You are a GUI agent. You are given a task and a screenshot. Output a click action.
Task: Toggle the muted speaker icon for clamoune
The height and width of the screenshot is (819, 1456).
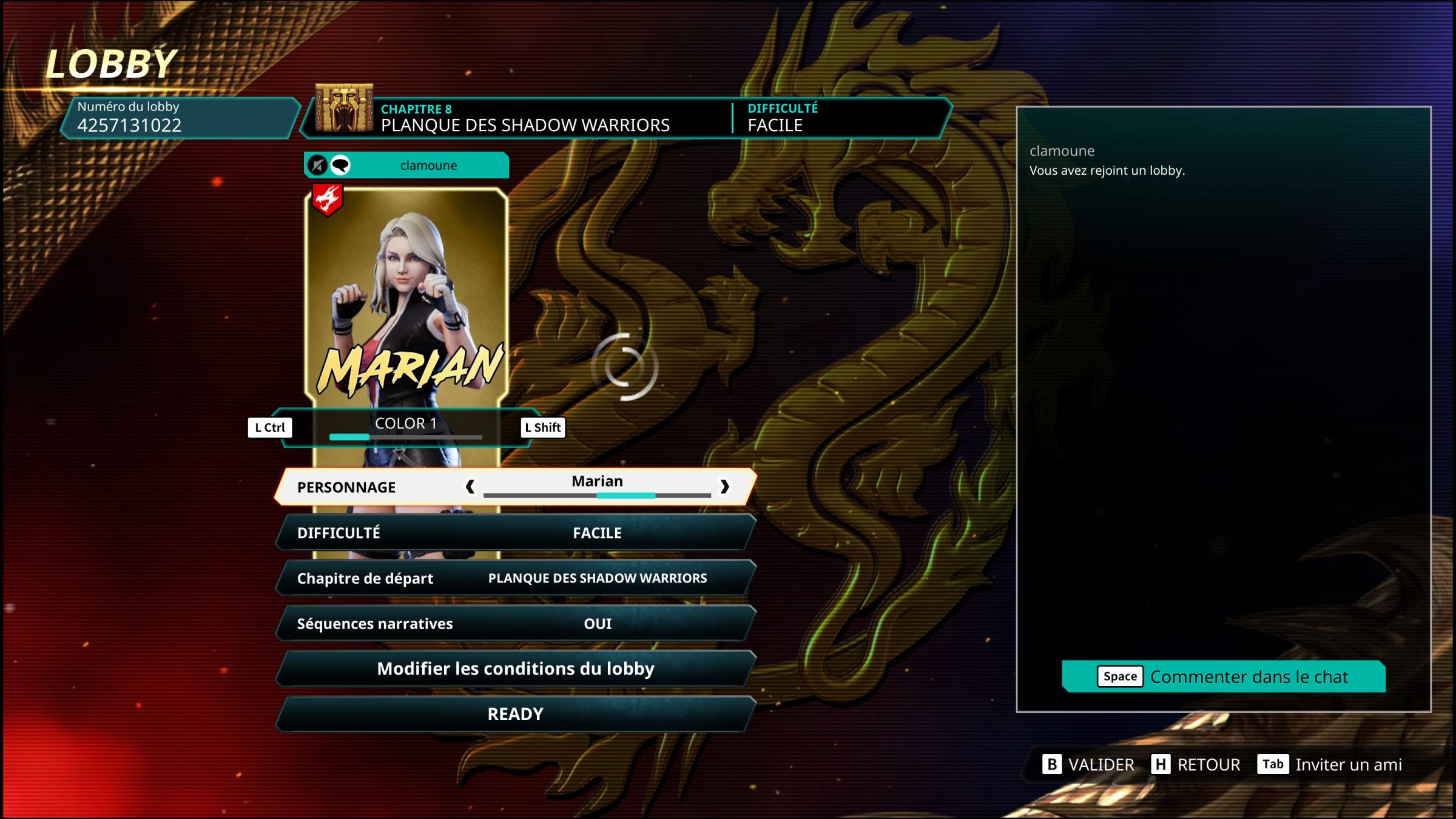(317, 165)
